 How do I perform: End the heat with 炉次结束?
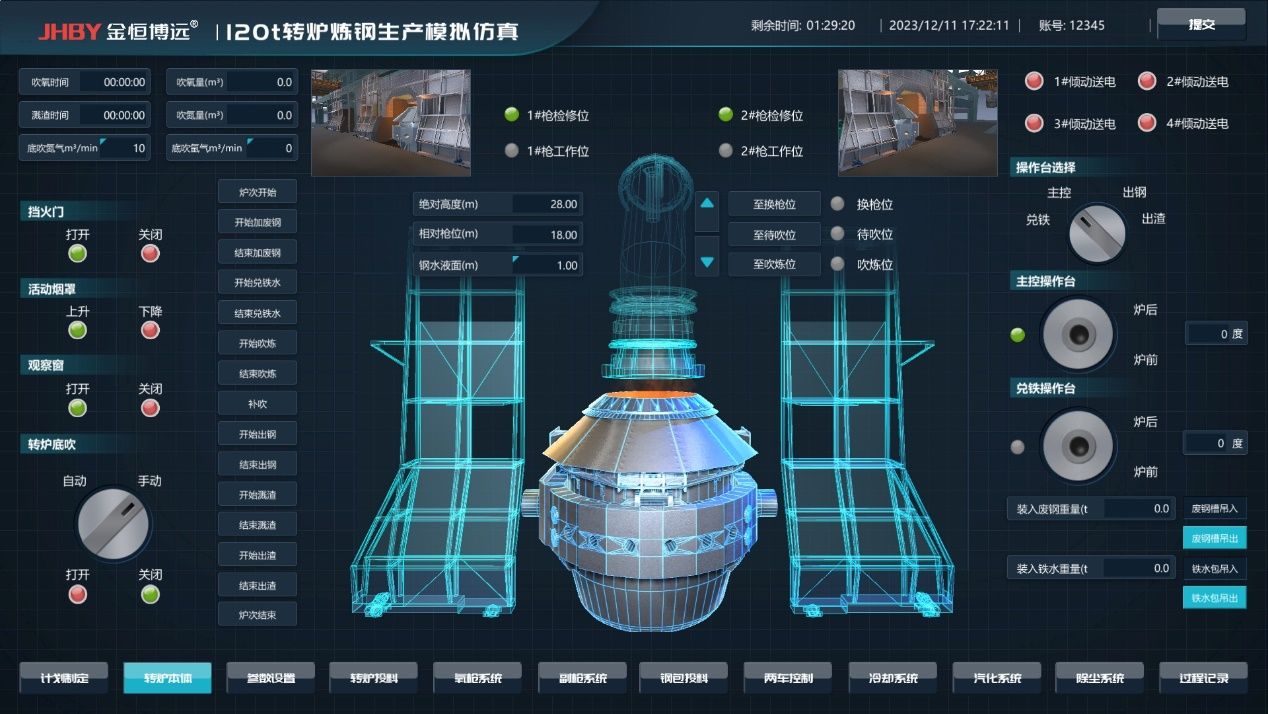click(257, 614)
